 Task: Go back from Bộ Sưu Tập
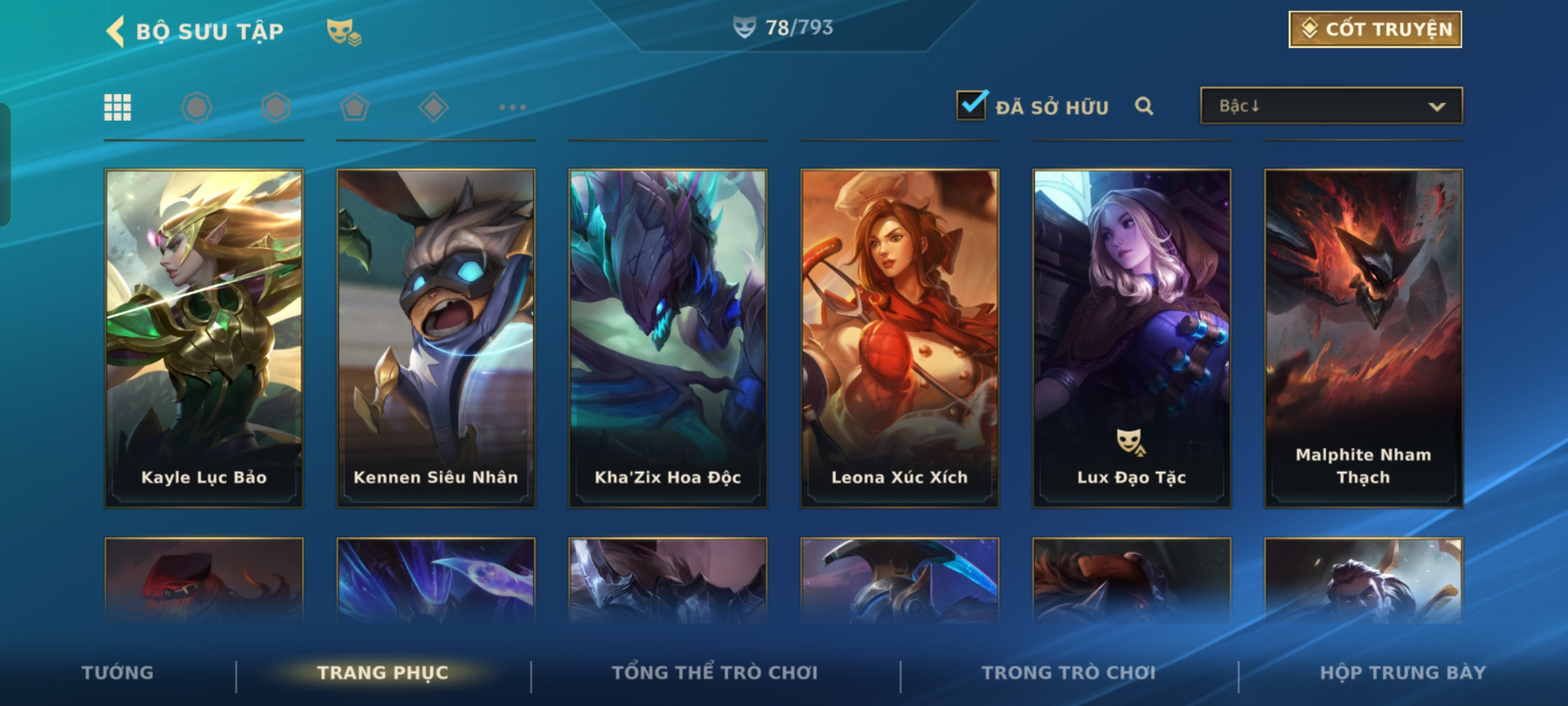116,31
